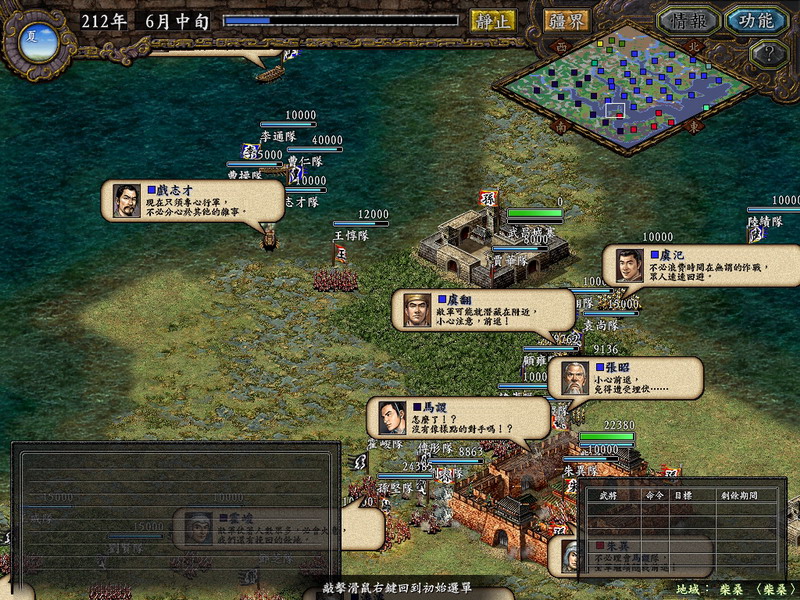This screenshot has height=600, width=800.
Task: Click the 東 east compass marker
Action: 694,127
